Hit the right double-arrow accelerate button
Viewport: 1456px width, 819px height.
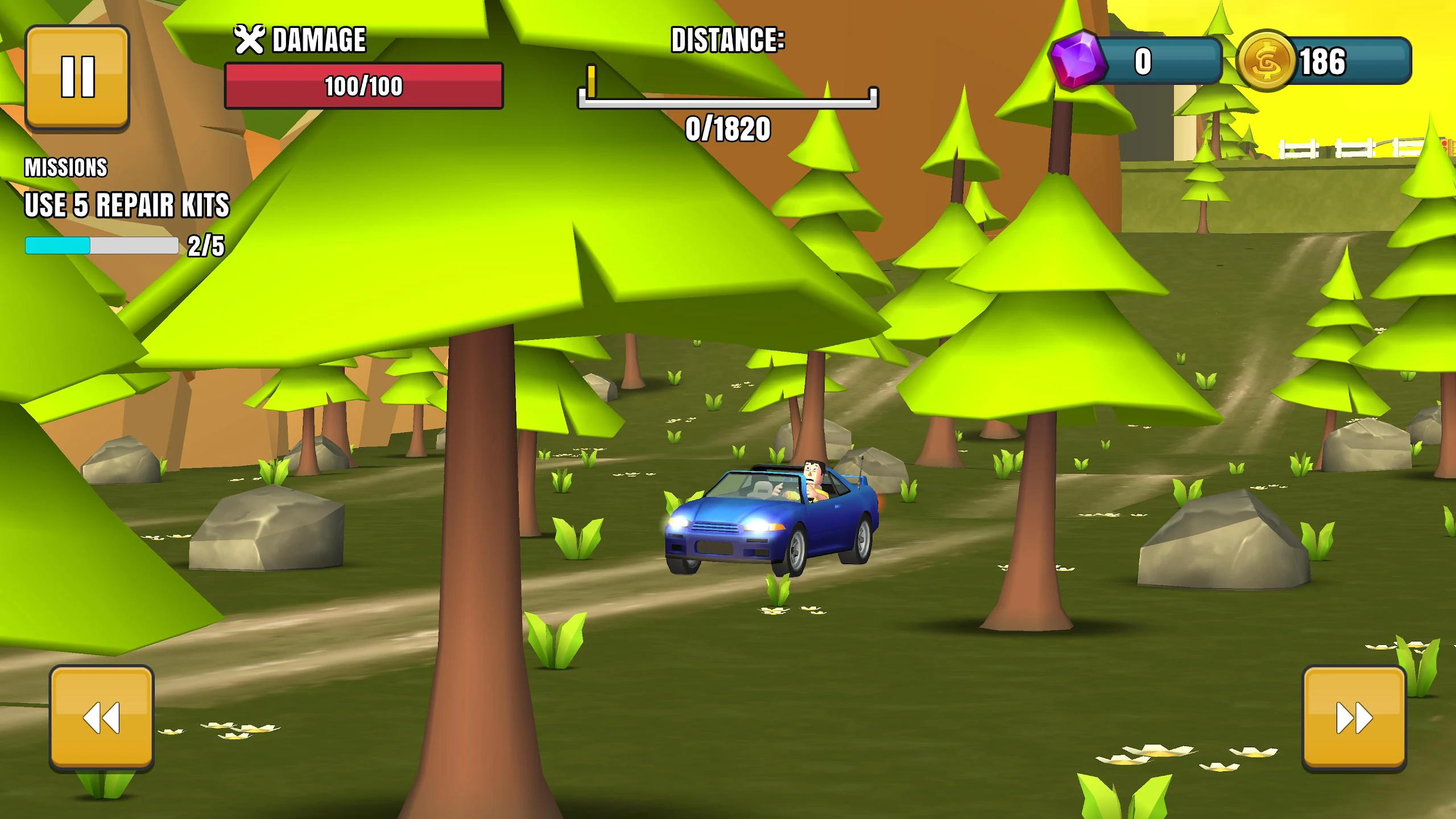1354,718
